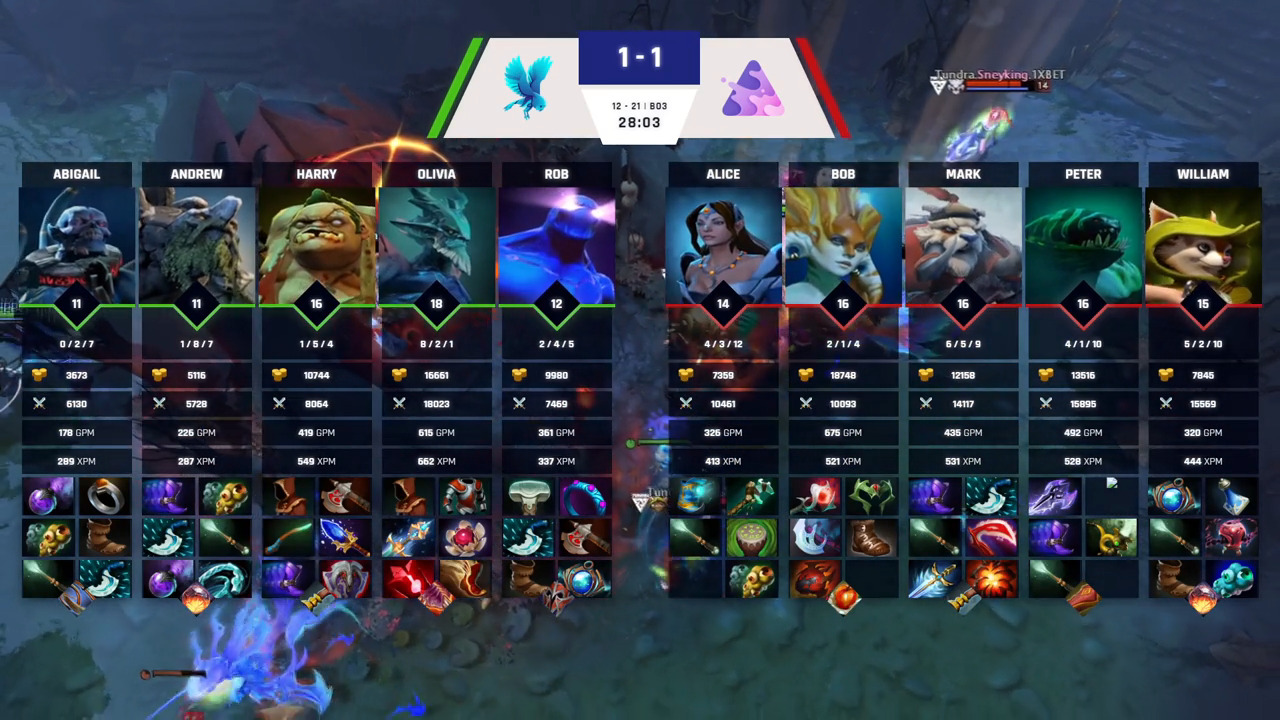Image resolution: width=1280 pixels, height=720 pixels.
Task: Select the green urn in Alice's inventory
Action: tap(752, 538)
